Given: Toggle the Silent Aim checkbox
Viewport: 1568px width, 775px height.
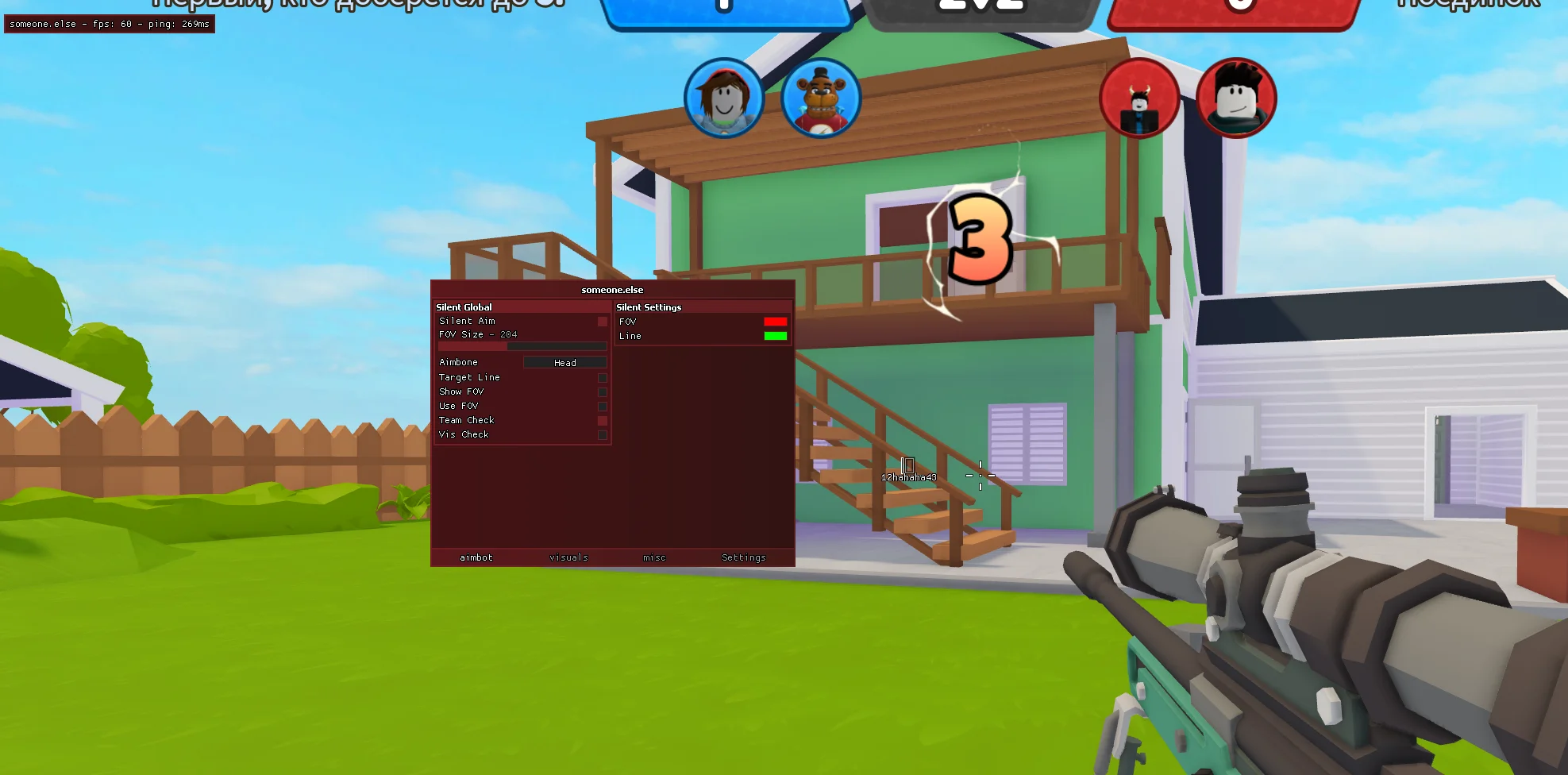Looking at the screenshot, I should [x=602, y=322].
